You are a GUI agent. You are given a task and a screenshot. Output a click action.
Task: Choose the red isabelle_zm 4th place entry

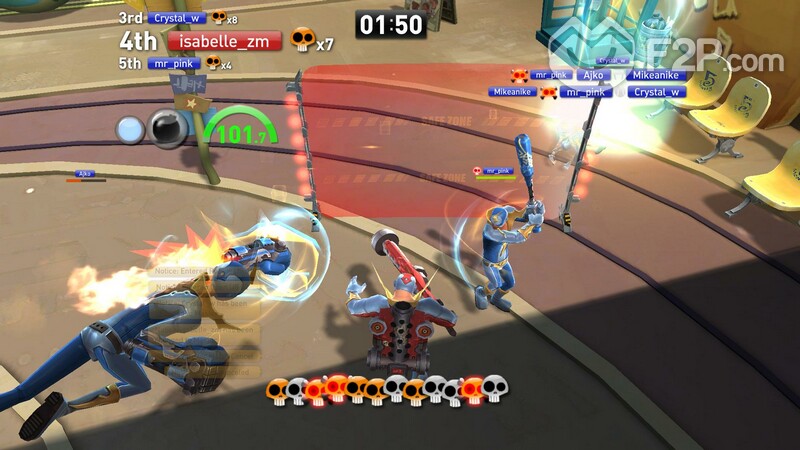point(224,41)
